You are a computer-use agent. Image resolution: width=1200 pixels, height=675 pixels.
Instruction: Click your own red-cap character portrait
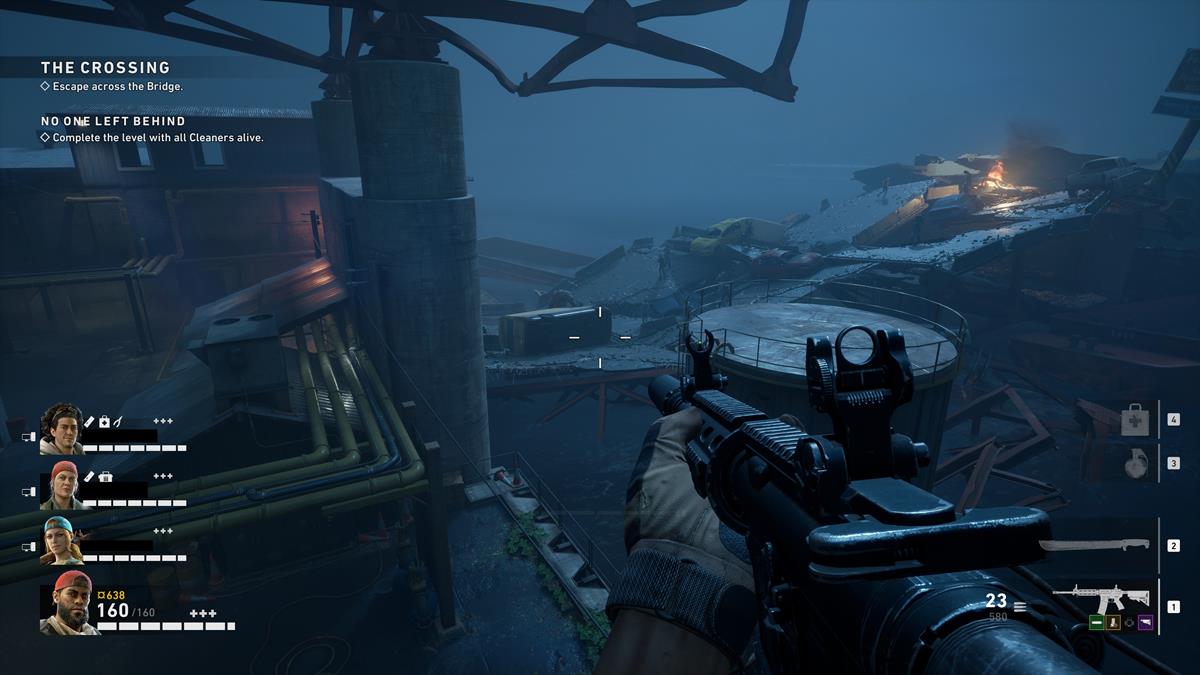click(x=68, y=603)
